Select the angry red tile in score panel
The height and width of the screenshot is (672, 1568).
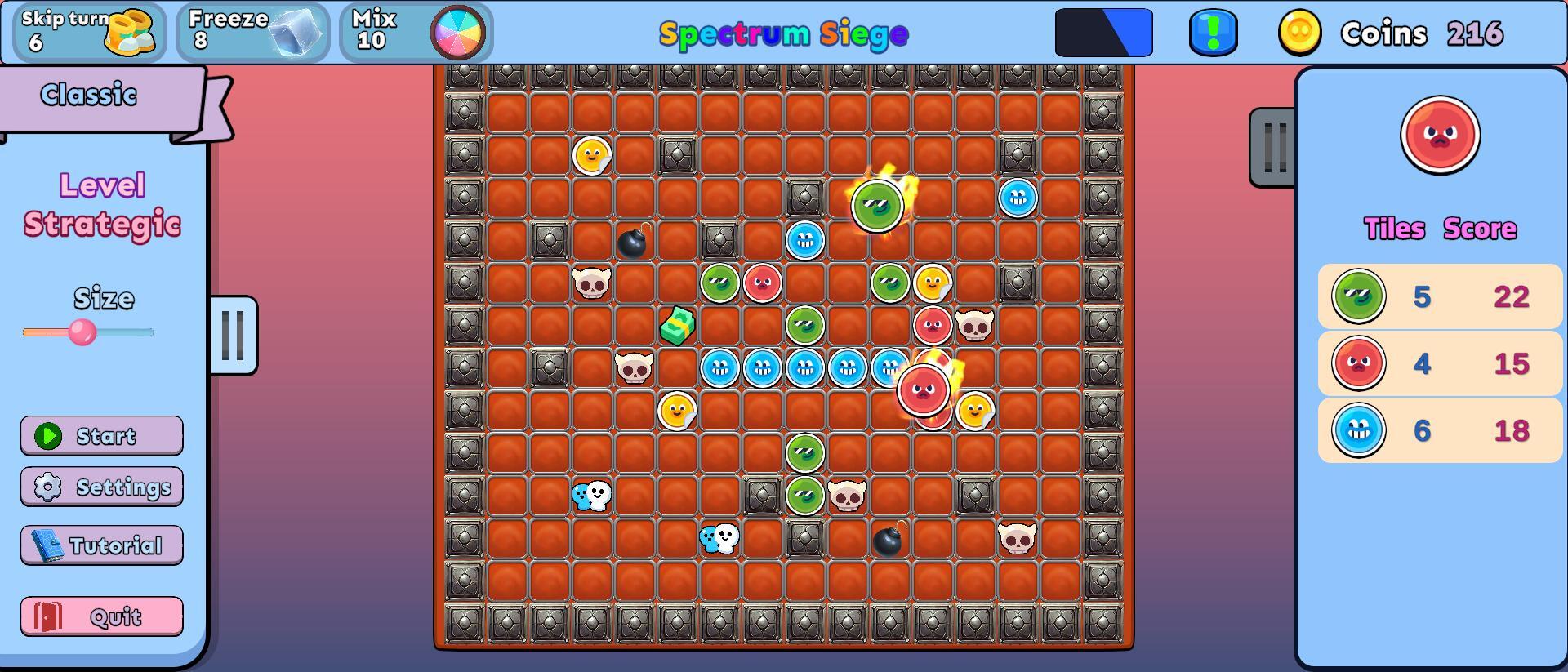(1440, 135)
